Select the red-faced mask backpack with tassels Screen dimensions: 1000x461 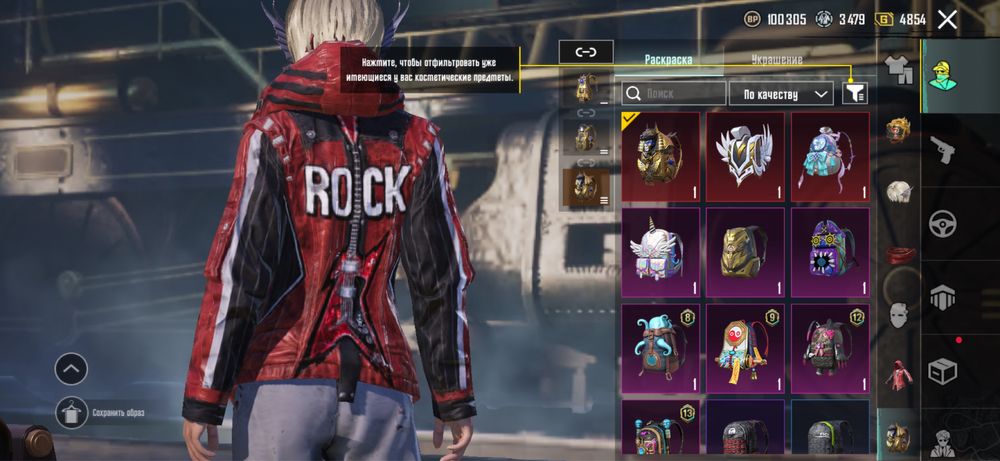745,348
